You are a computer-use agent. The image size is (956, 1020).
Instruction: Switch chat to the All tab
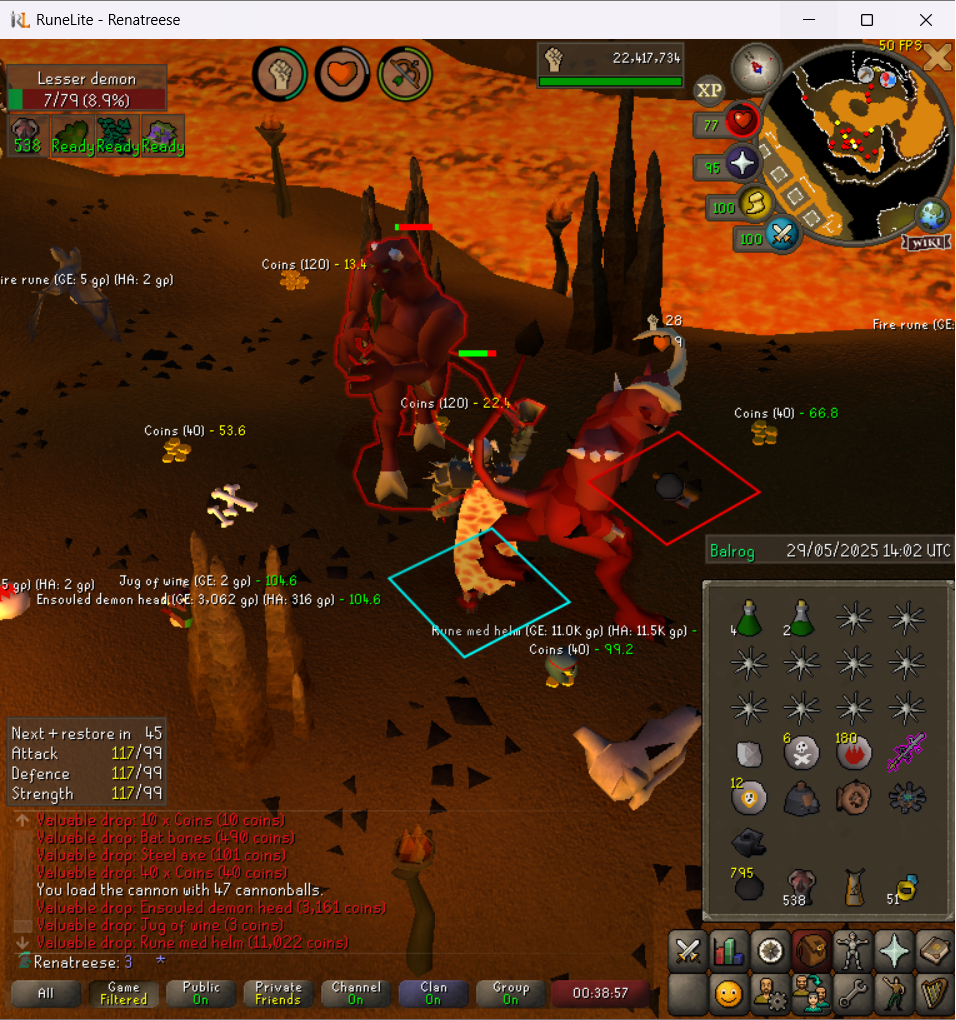tap(46, 994)
